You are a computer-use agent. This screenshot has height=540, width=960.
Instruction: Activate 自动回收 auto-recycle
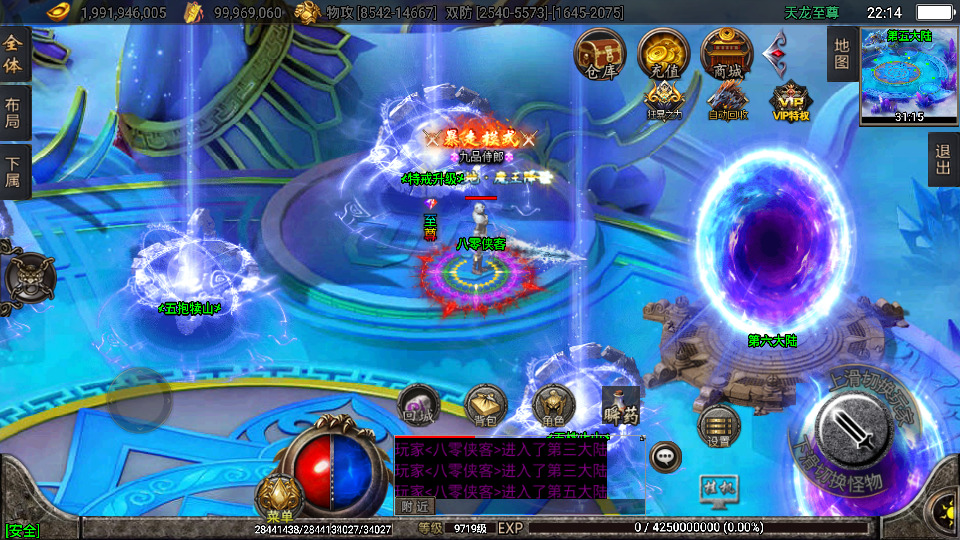(727, 100)
